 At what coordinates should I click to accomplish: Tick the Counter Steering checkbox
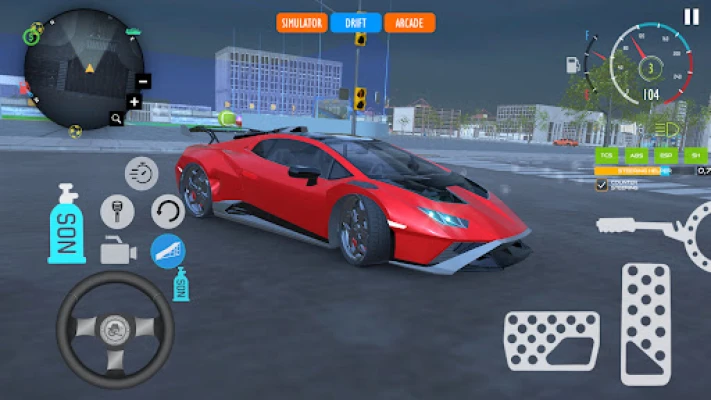coord(601,185)
